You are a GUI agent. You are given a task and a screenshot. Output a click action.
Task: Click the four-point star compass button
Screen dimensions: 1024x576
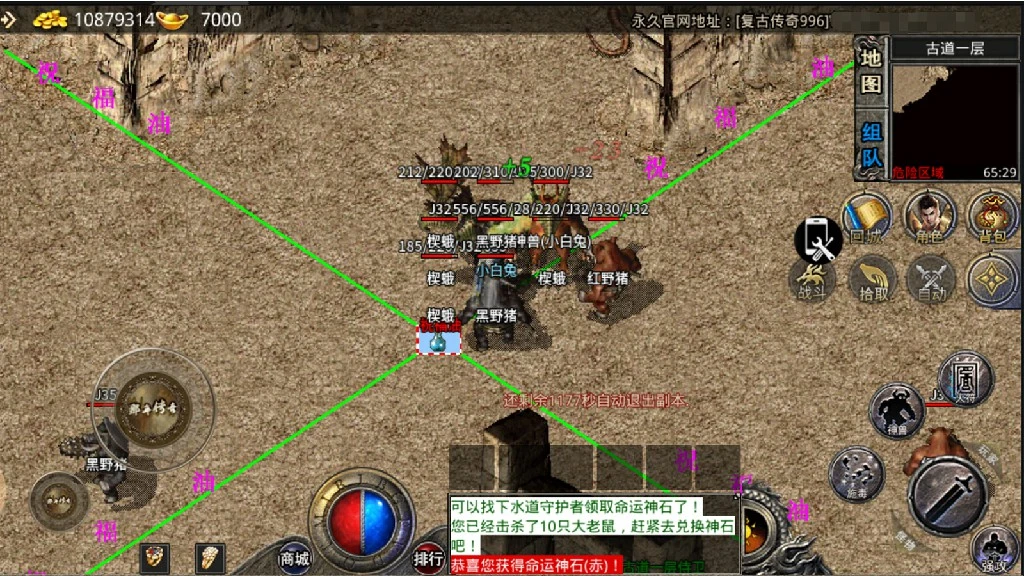[x=992, y=279]
